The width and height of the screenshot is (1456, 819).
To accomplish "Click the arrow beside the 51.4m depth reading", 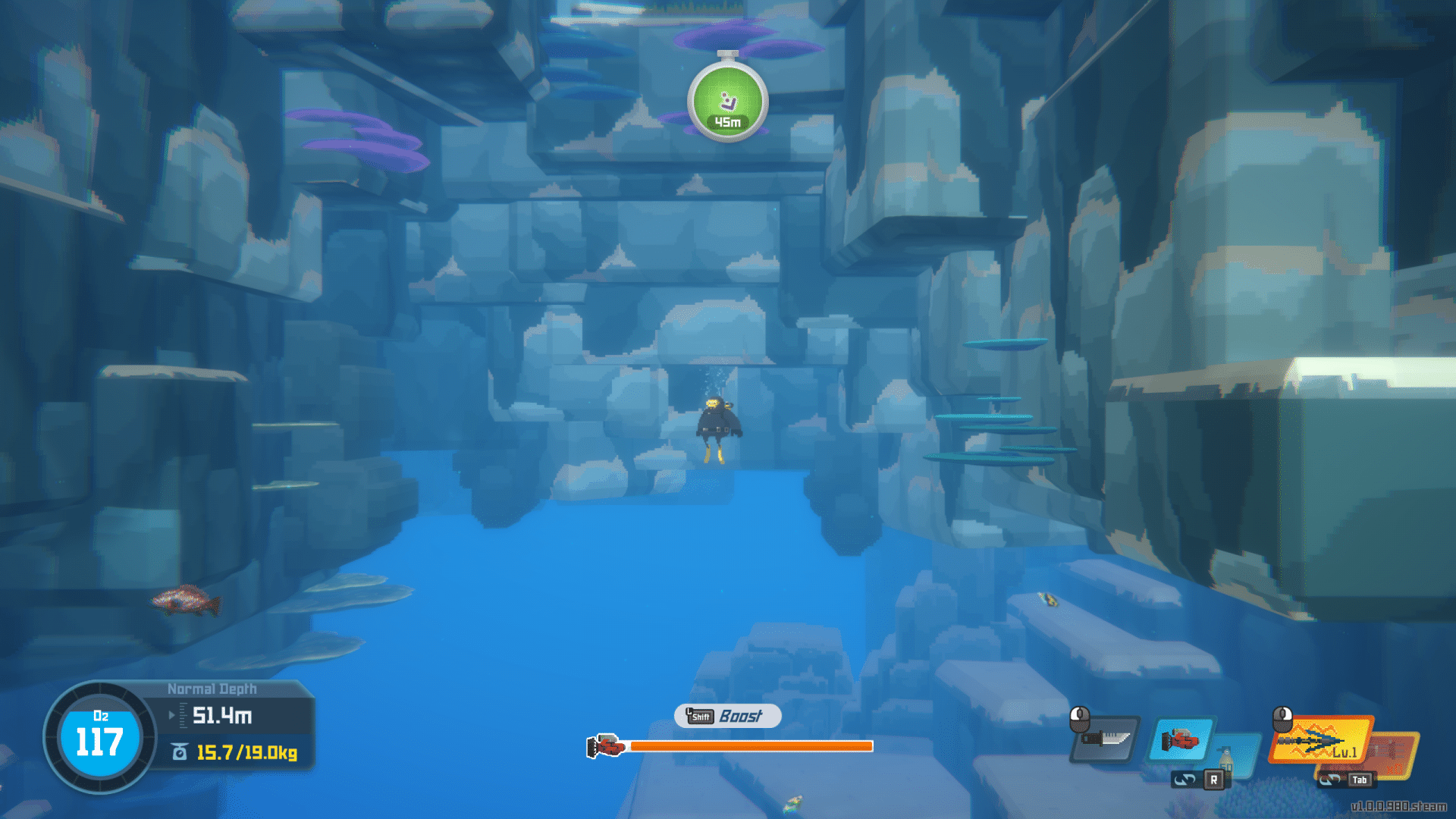I will (172, 714).
